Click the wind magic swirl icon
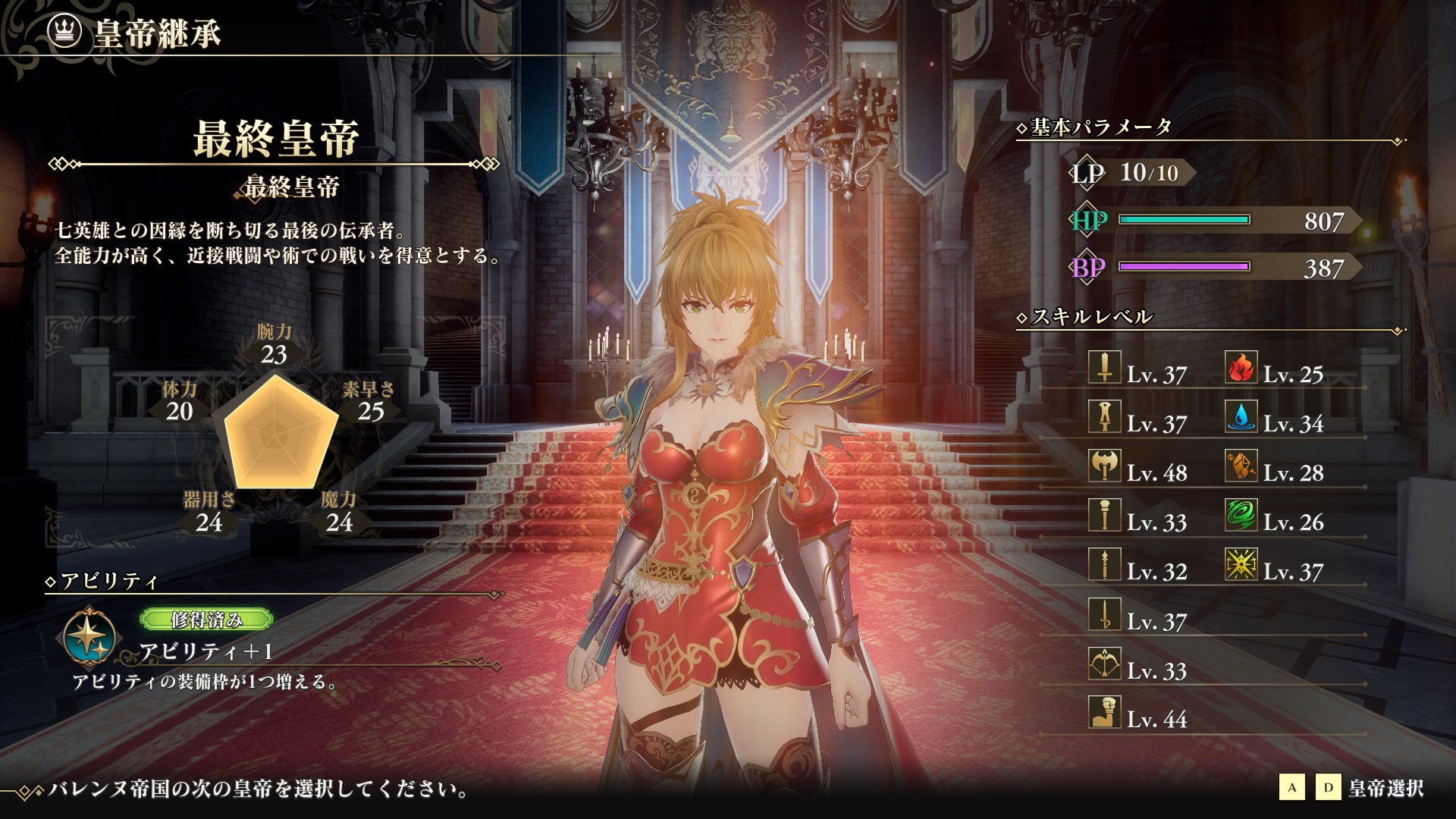Screen dimensions: 1456x819 [x=1241, y=516]
